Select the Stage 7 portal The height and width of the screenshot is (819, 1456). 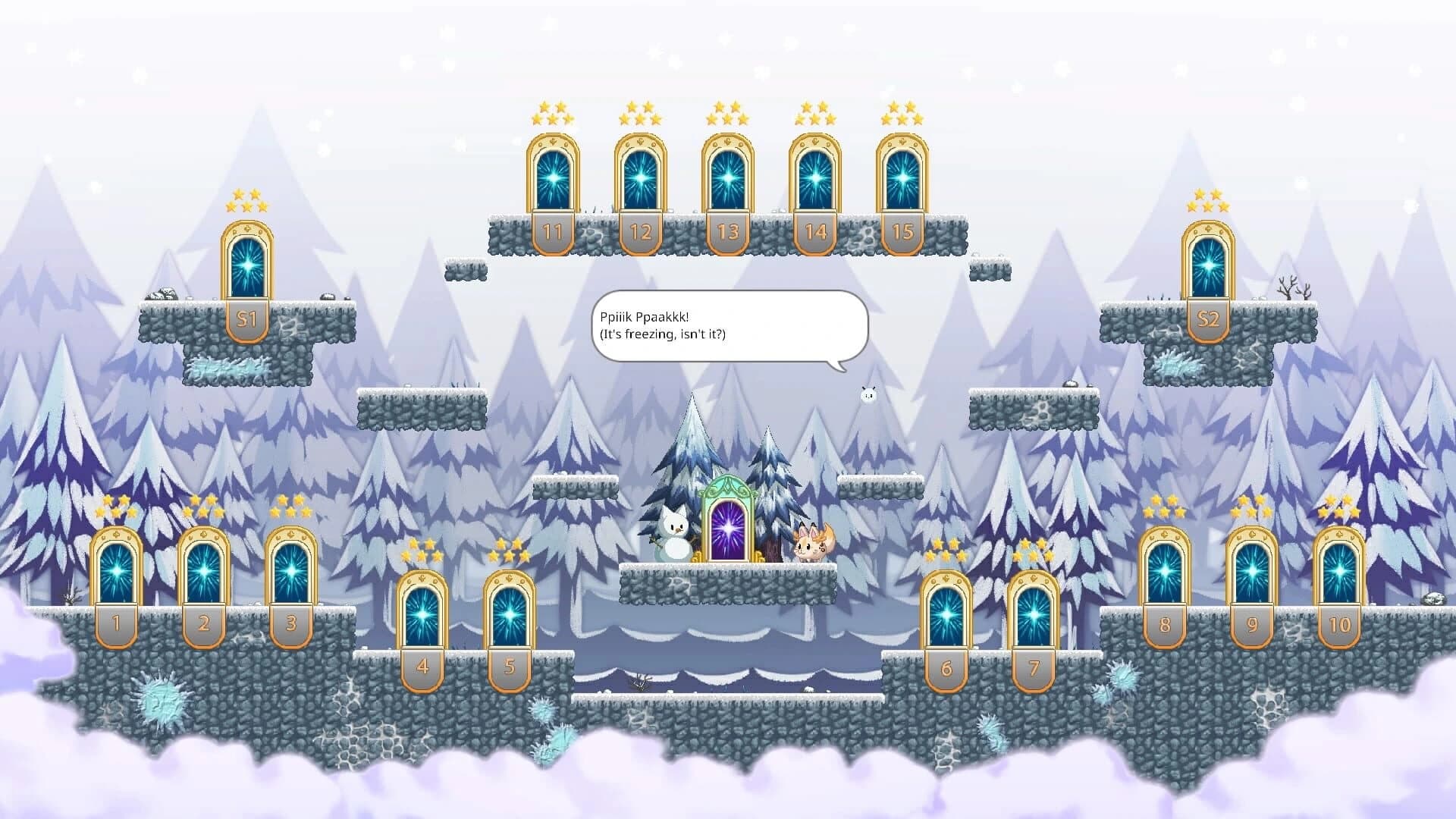click(x=1033, y=614)
